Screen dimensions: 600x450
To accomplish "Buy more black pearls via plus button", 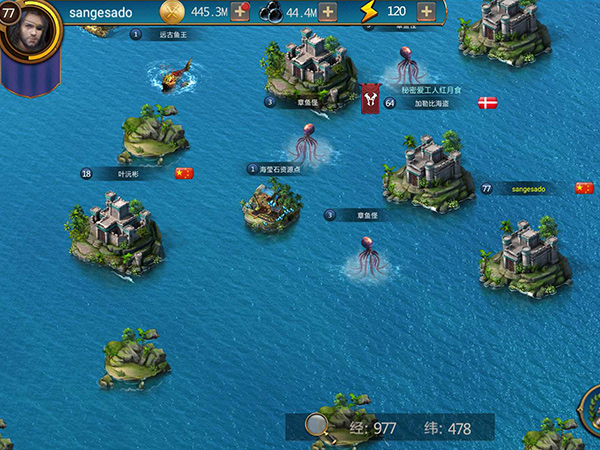I will (327, 12).
